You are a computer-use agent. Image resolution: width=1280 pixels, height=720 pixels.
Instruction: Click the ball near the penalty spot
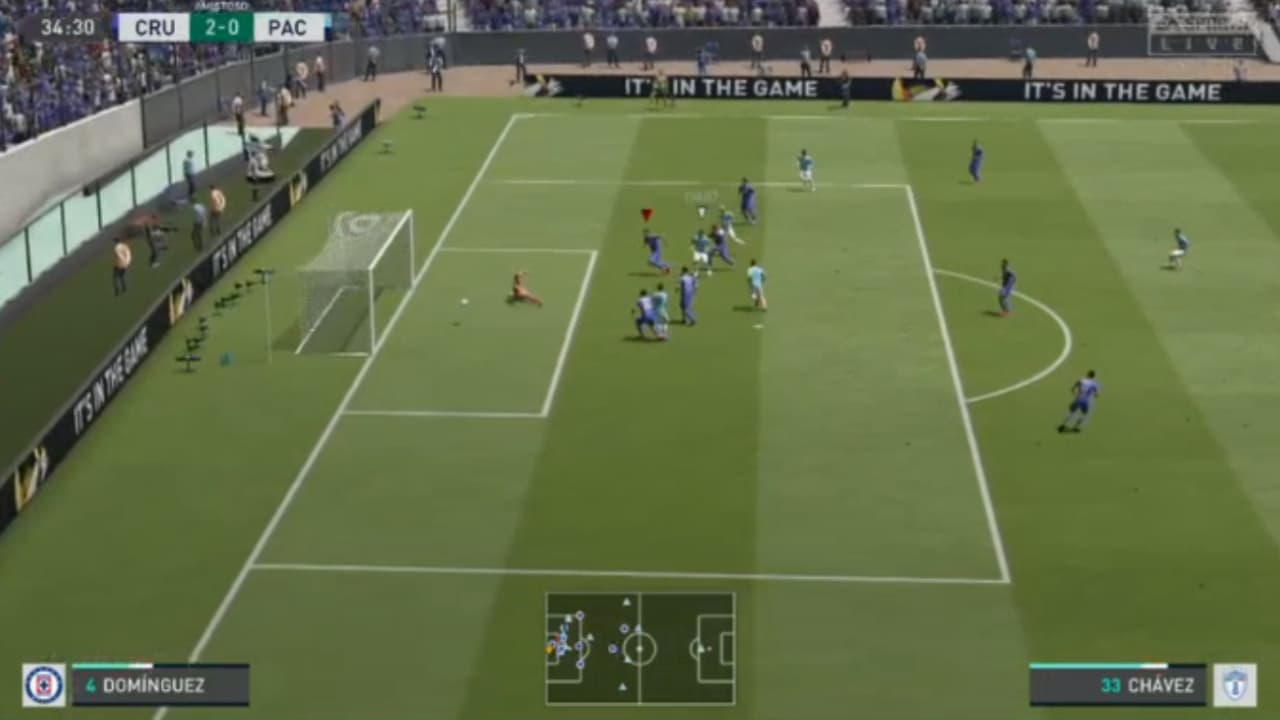pyautogui.click(x=466, y=299)
